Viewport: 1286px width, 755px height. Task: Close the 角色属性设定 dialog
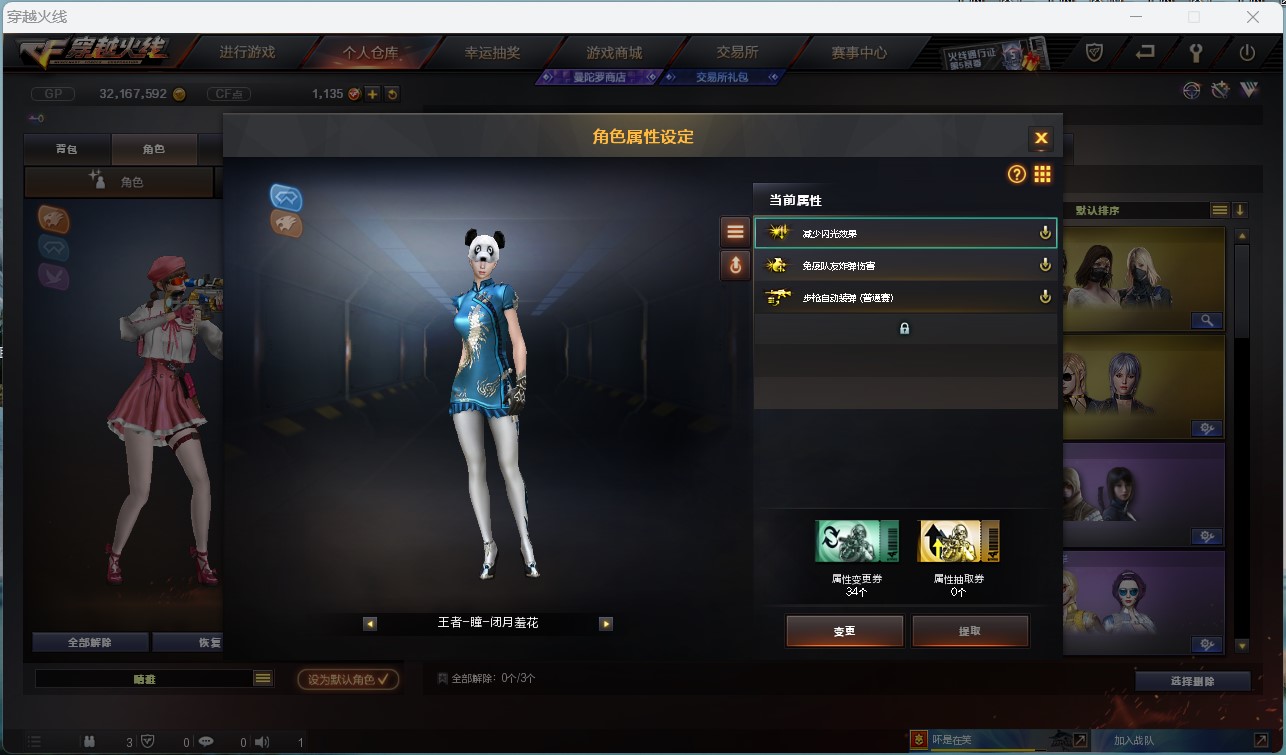pyautogui.click(x=1041, y=138)
